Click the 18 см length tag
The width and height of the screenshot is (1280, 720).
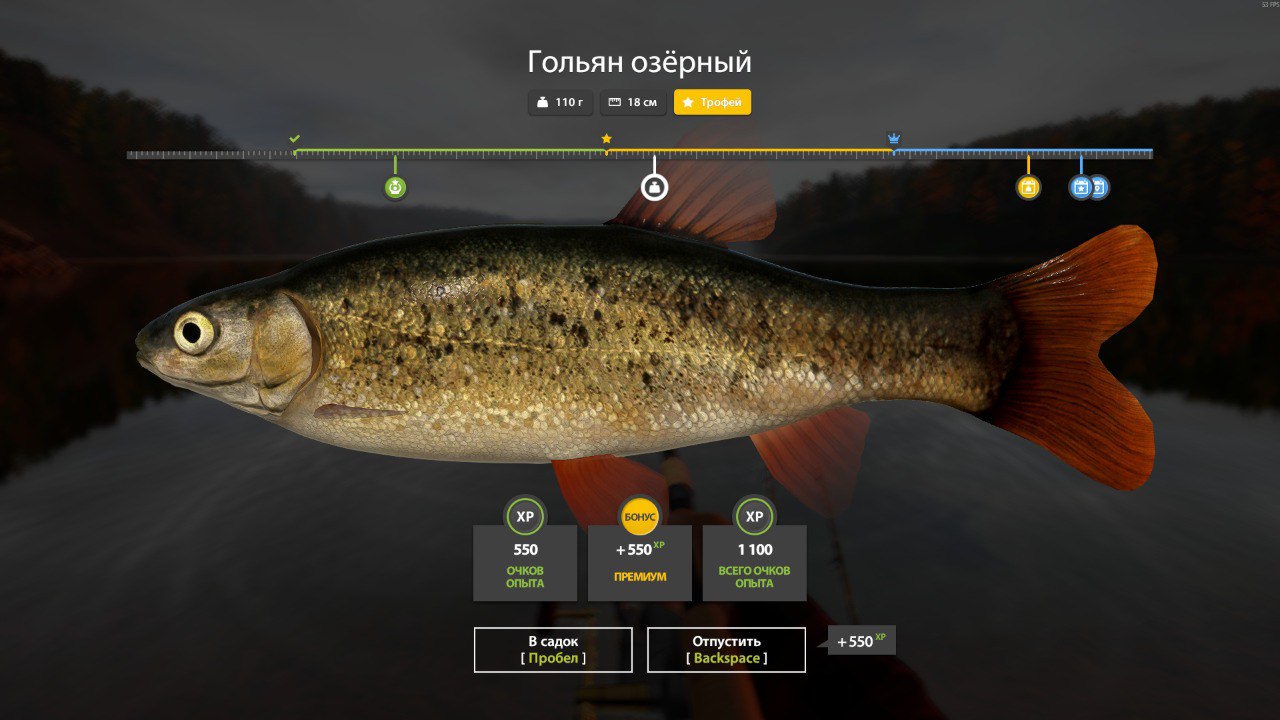pyautogui.click(x=633, y=102)
